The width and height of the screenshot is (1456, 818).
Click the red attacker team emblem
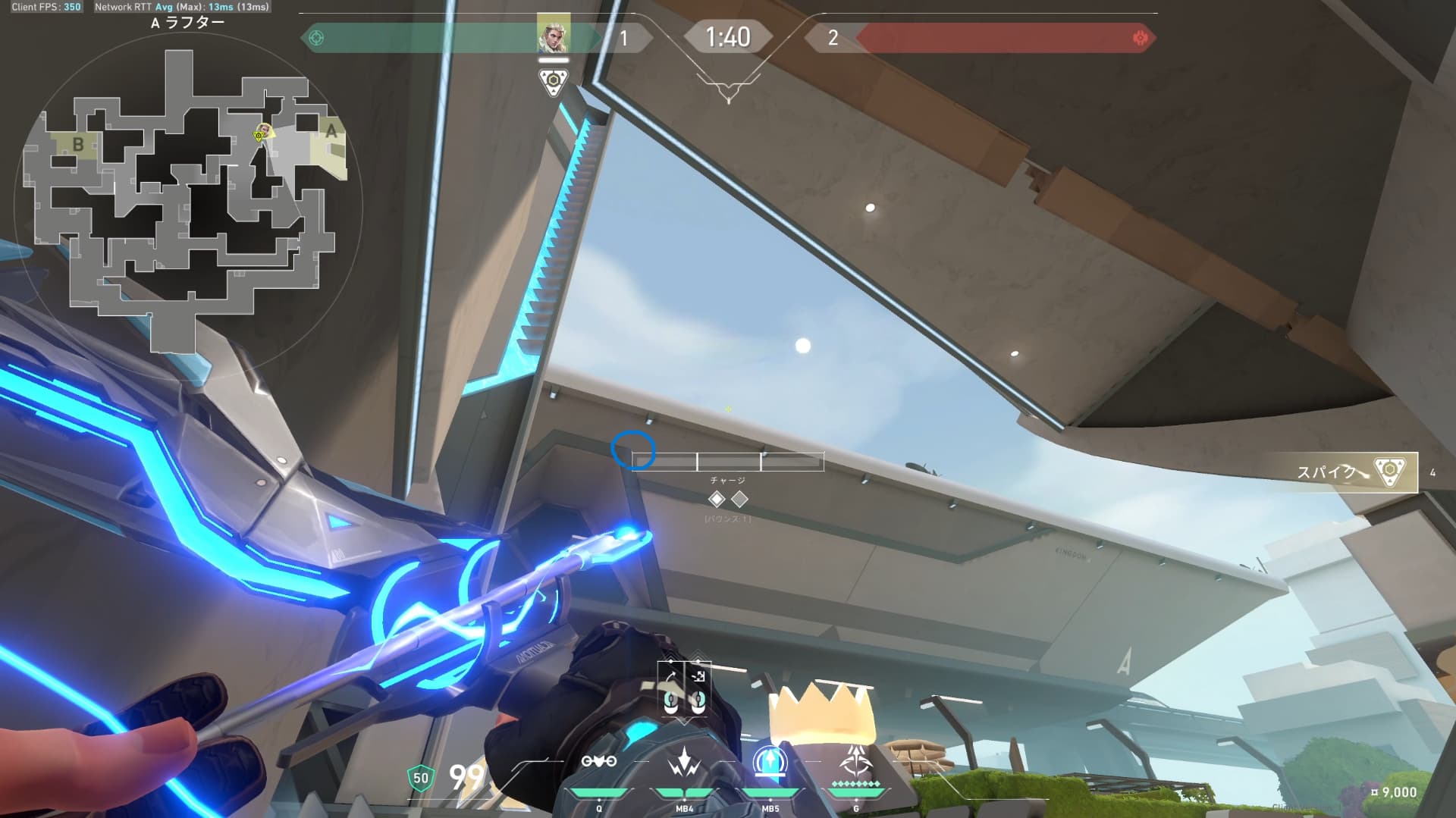(1139, 38)
